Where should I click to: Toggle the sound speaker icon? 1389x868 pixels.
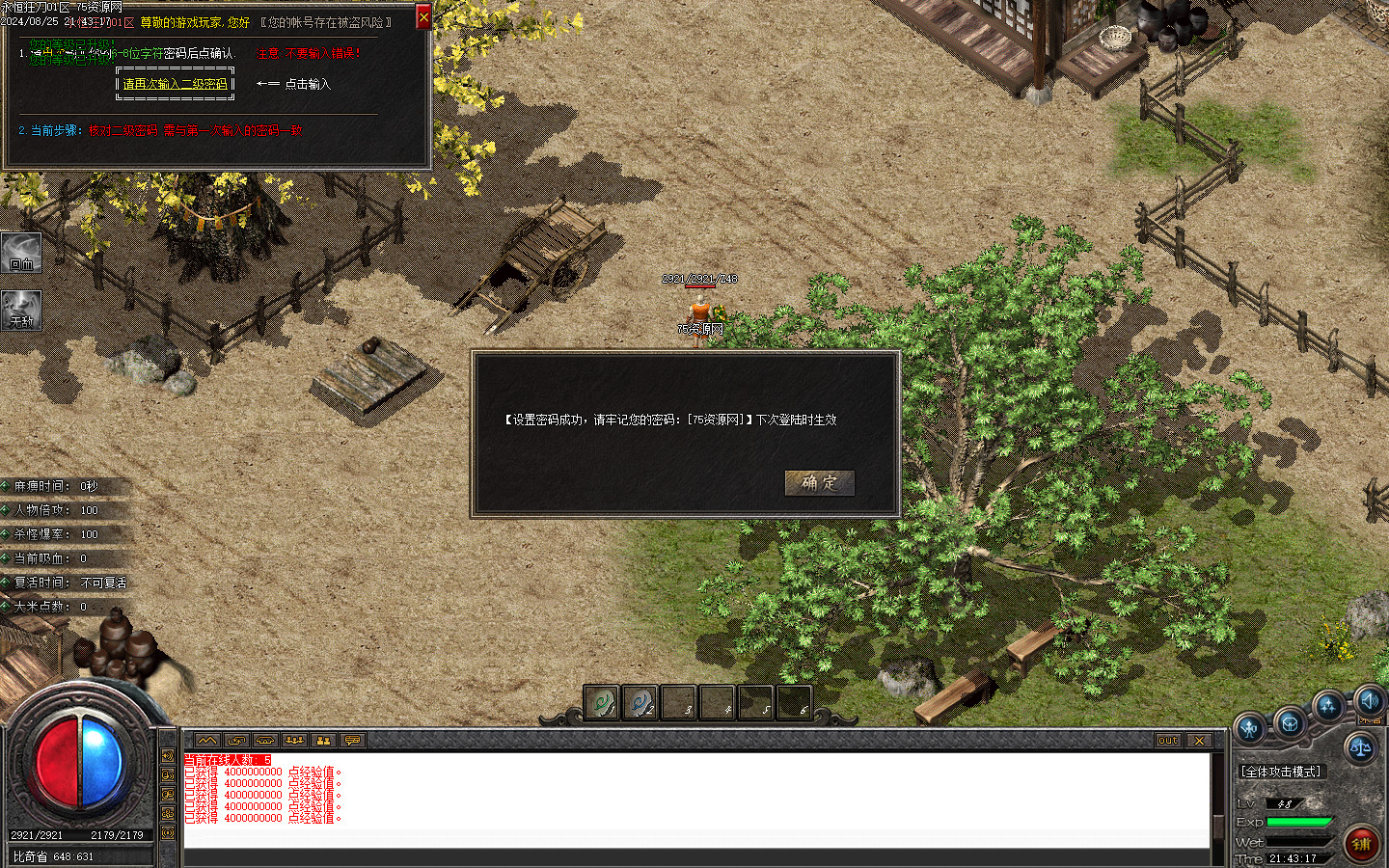(1369, 701)
